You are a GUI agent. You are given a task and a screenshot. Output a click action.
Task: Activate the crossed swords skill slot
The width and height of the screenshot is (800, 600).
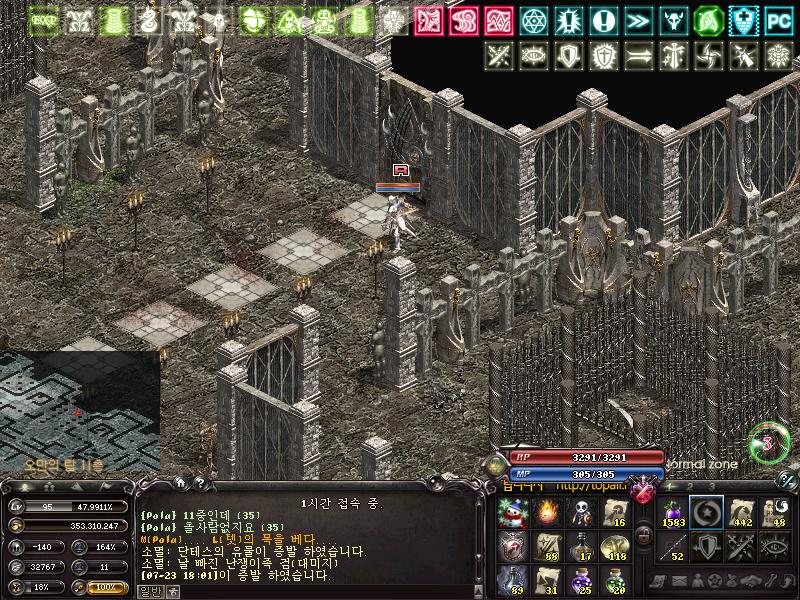click(x=741, y=547)
